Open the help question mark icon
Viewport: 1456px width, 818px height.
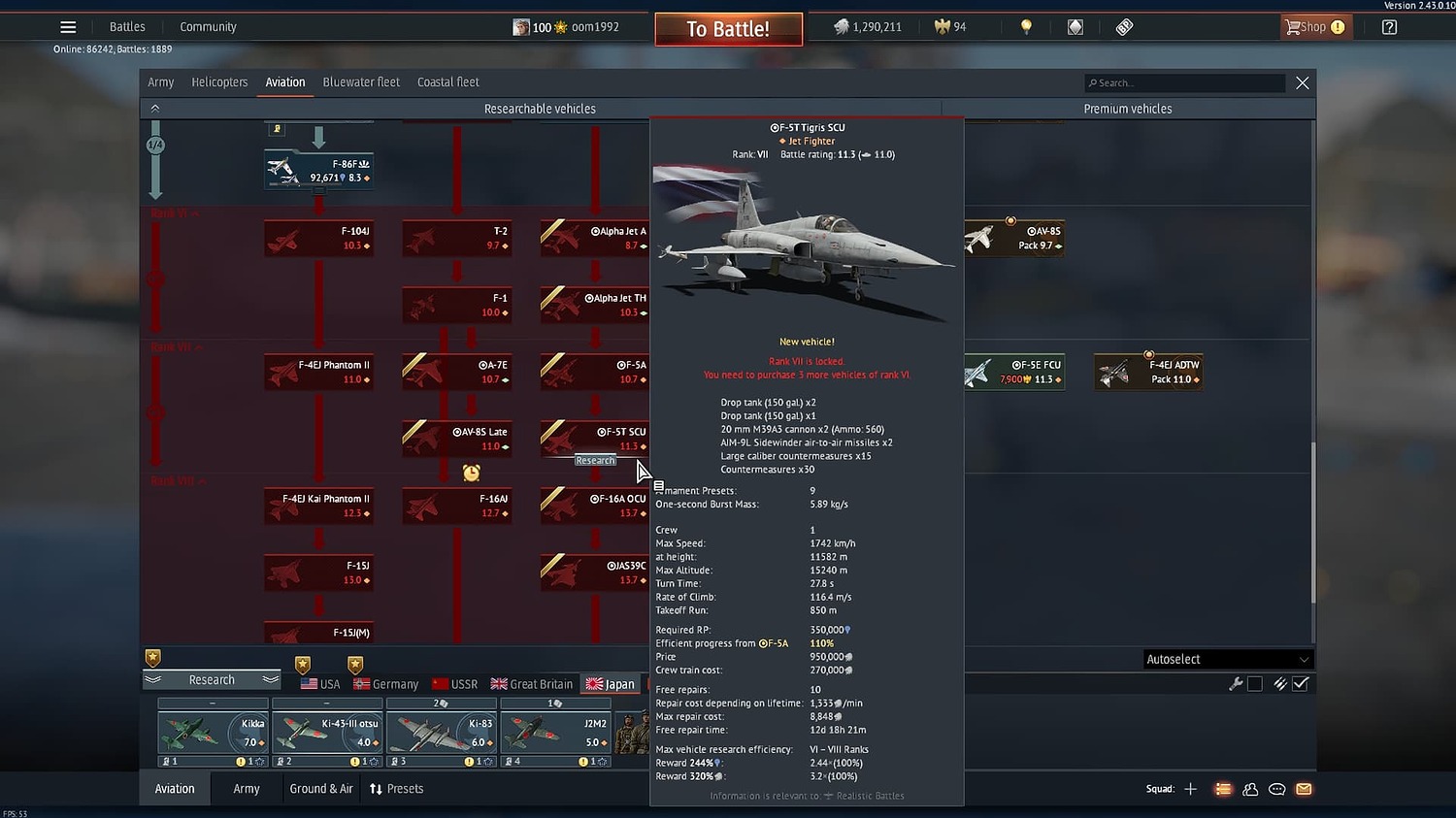[x=1388, y=26]
